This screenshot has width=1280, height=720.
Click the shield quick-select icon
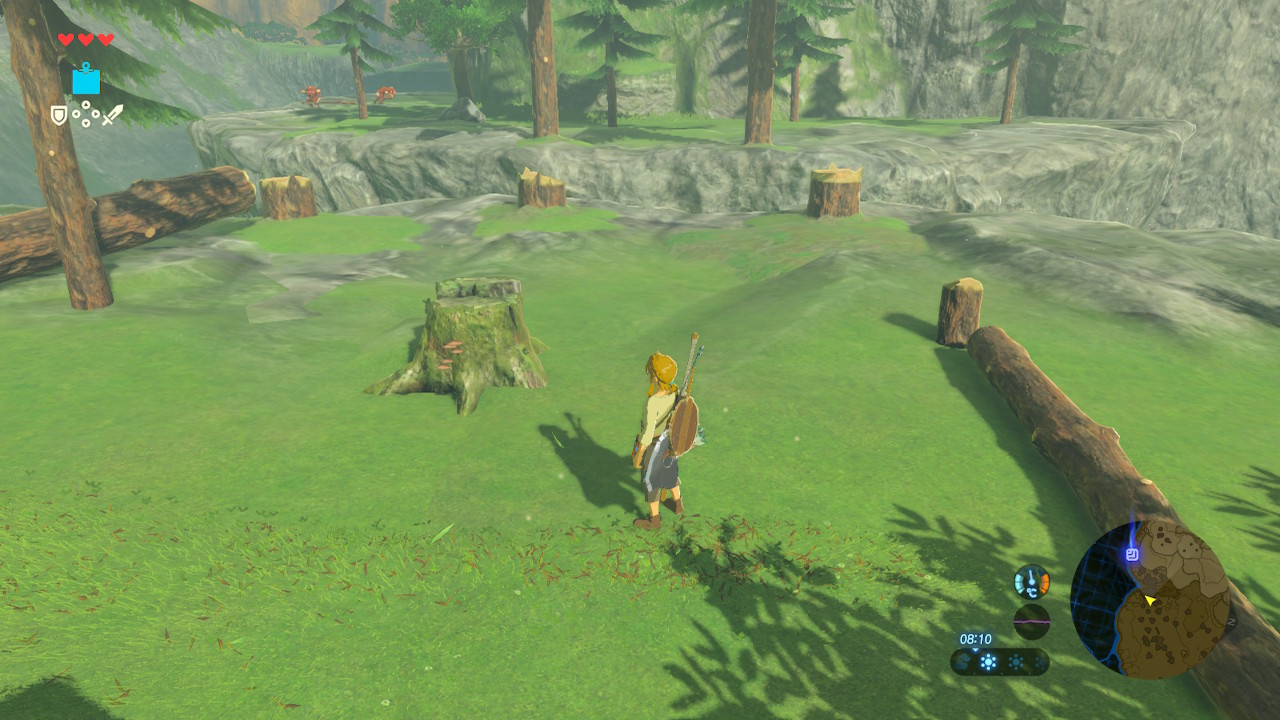point(59,116)
